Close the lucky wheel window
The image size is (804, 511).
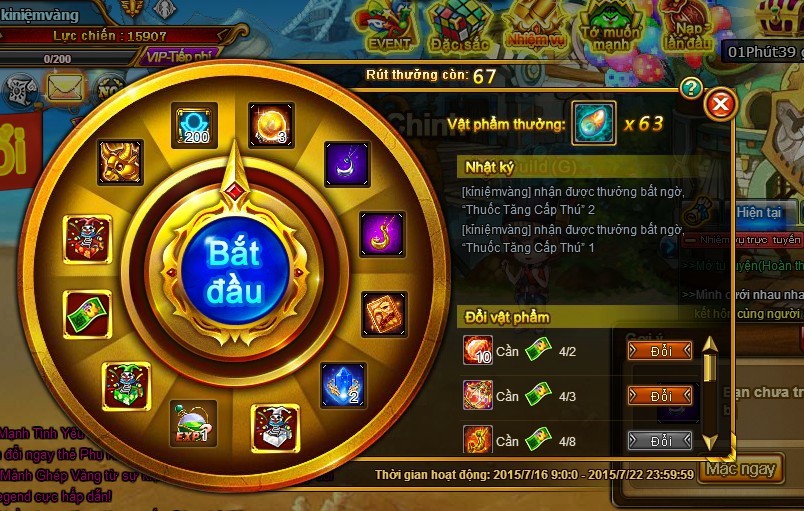pyautogui.click(x=720, y=104)
